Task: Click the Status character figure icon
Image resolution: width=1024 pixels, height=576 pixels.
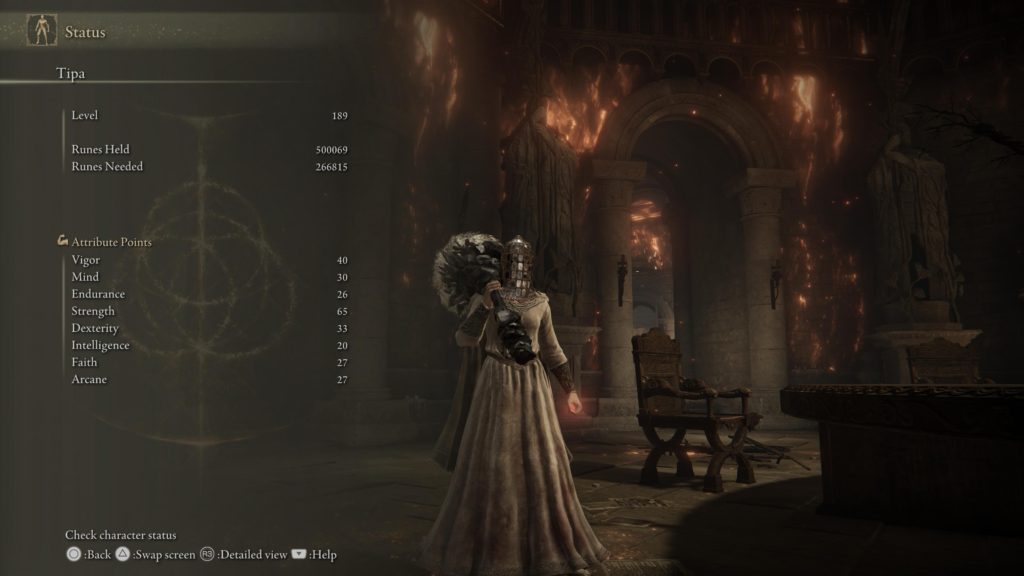Action: [41, 30]
